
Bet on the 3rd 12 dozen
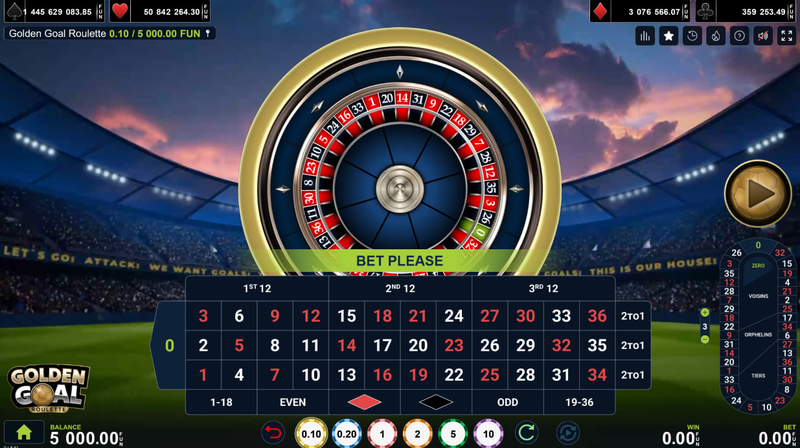tap(543, 288)
